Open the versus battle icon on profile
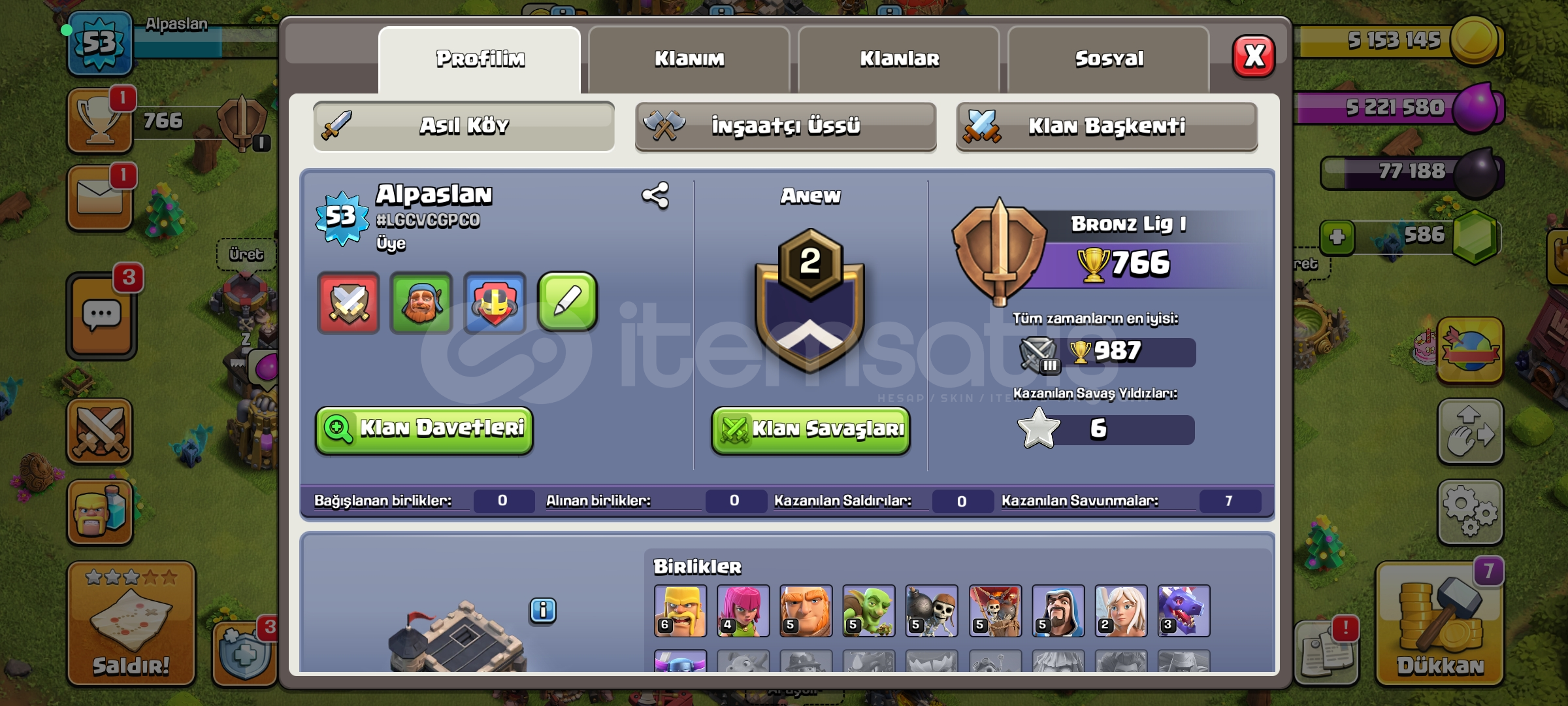Screen dimensions: 1568x706 (348, 303)
